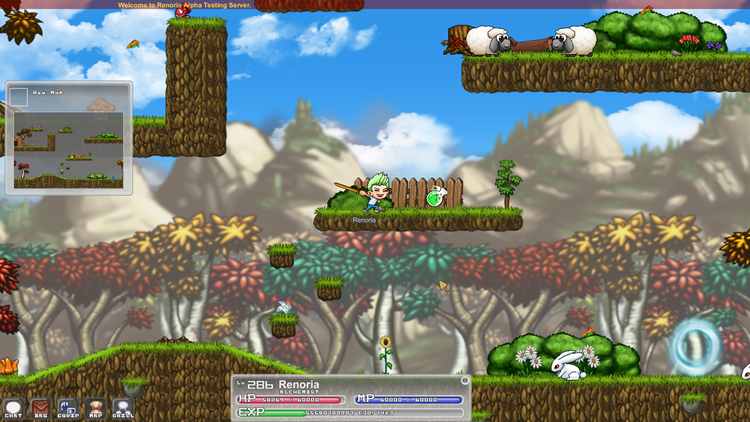The width and height of the screenshot is (750, 422).
Task: Open the Map from the bottom bar
Action: tap(96, 408)
